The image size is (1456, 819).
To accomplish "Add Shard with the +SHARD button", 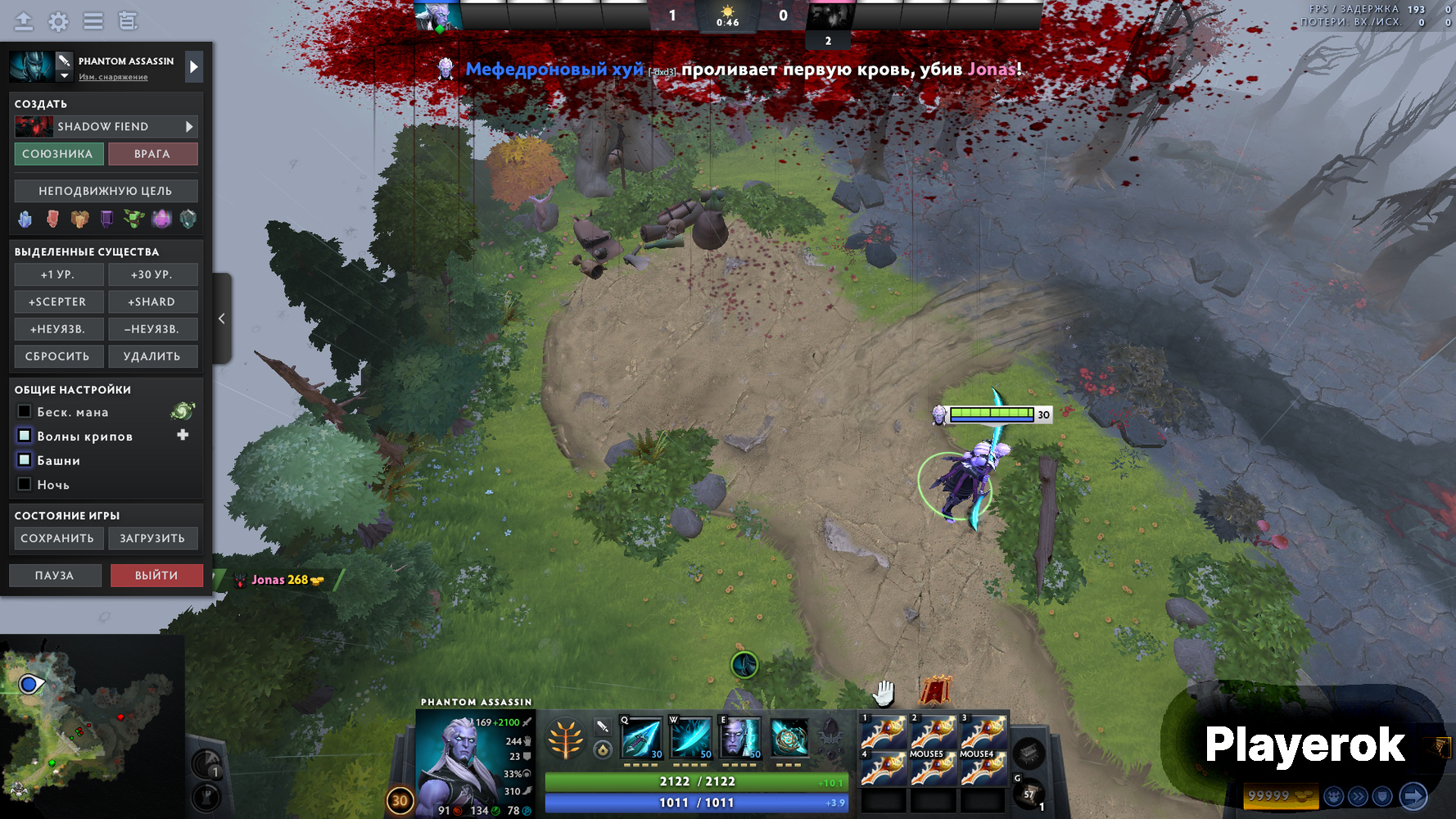I will pos(151,301).
